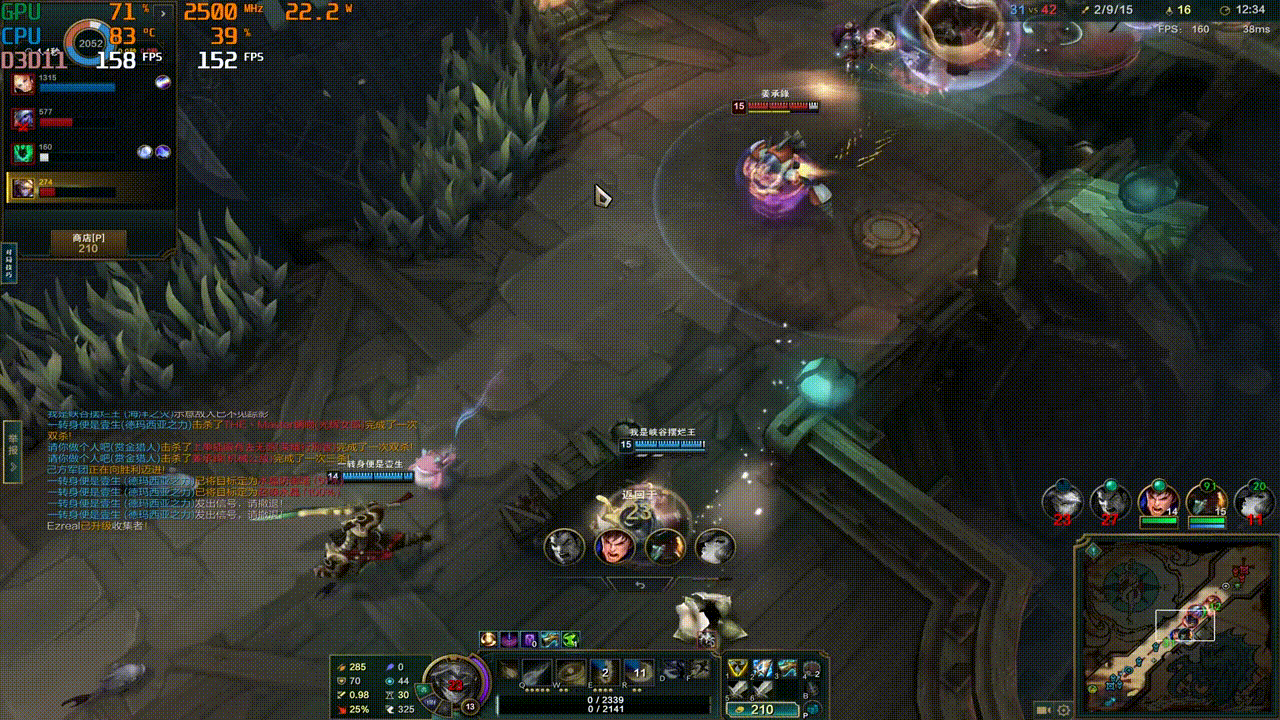Use the F summoner spell

tap(700, 670)
